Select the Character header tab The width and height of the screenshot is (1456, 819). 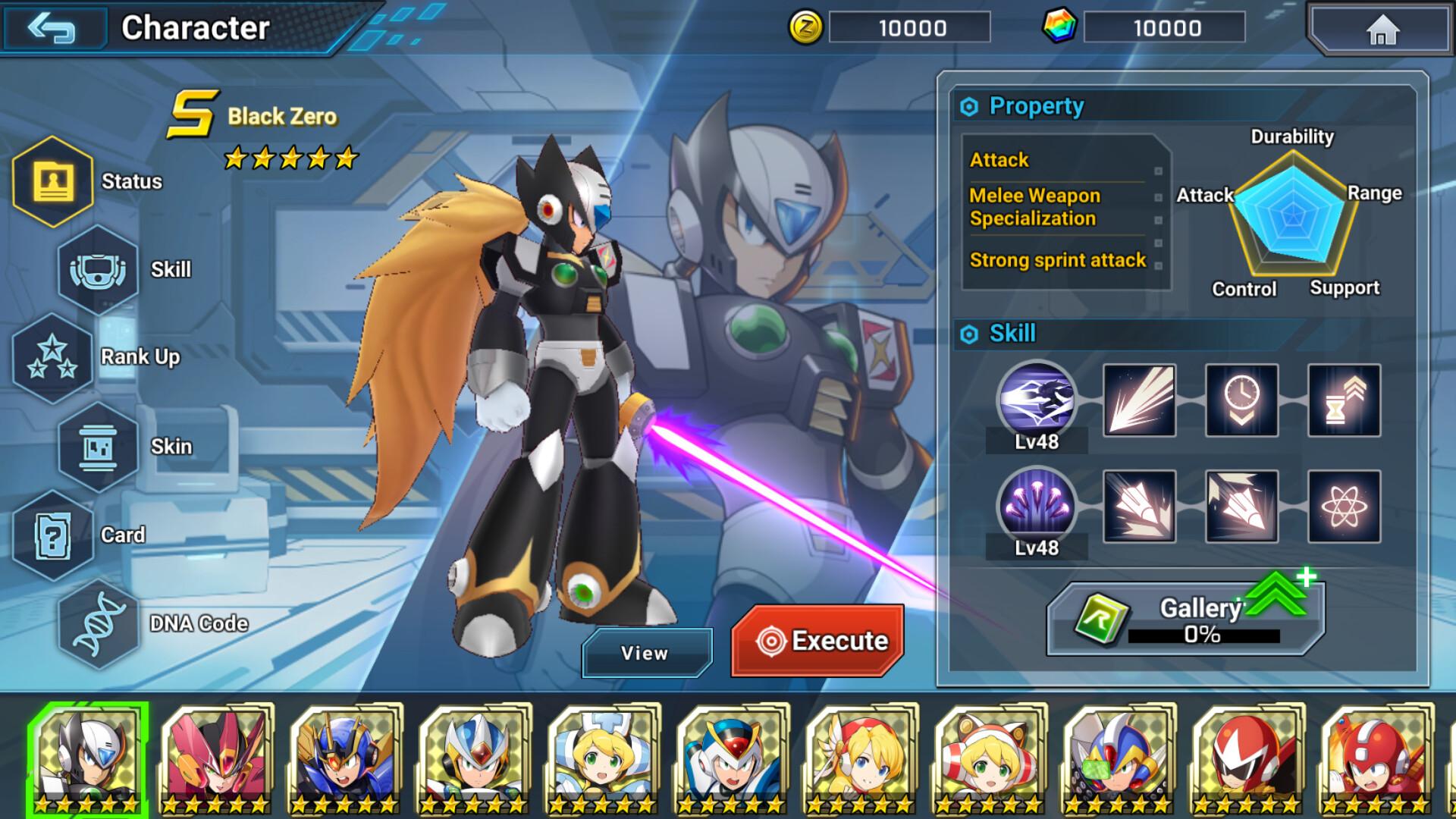[x=196, y=30]
